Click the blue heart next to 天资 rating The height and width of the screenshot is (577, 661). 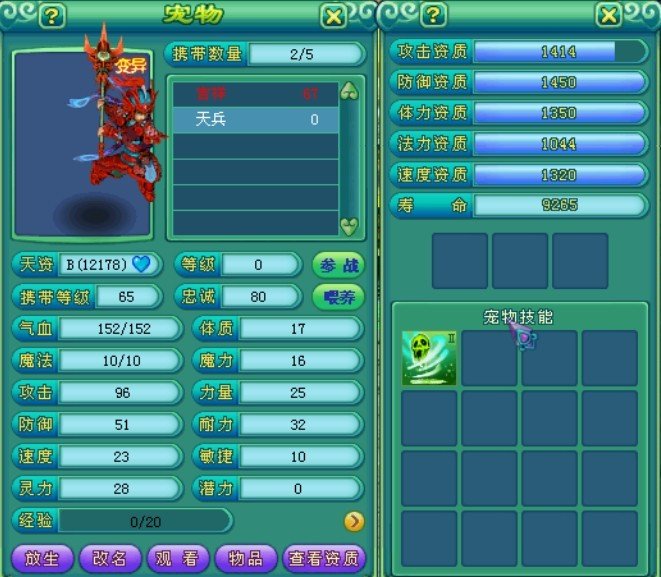142,265
